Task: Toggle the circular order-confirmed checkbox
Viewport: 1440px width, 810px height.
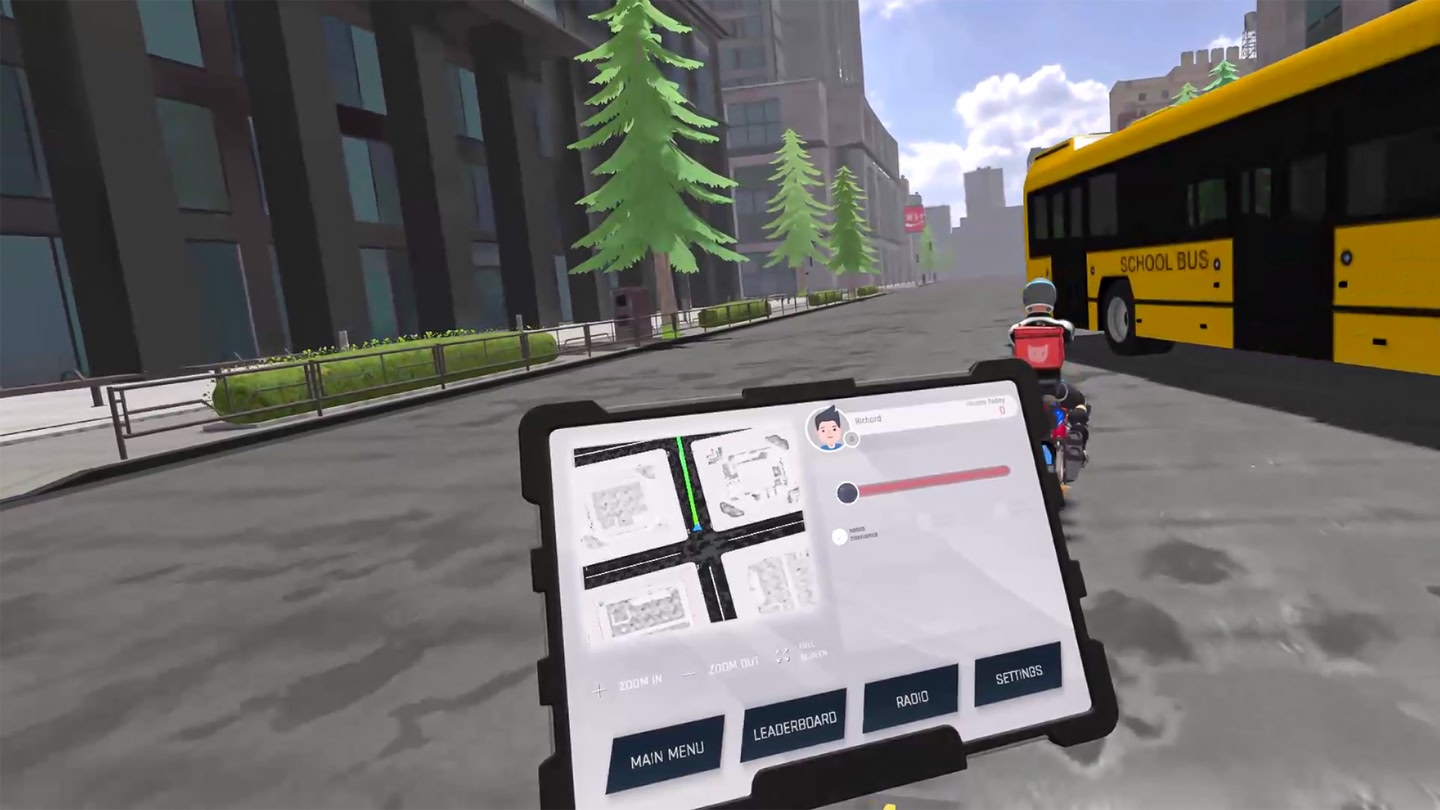Action: [x=839, y=535]
